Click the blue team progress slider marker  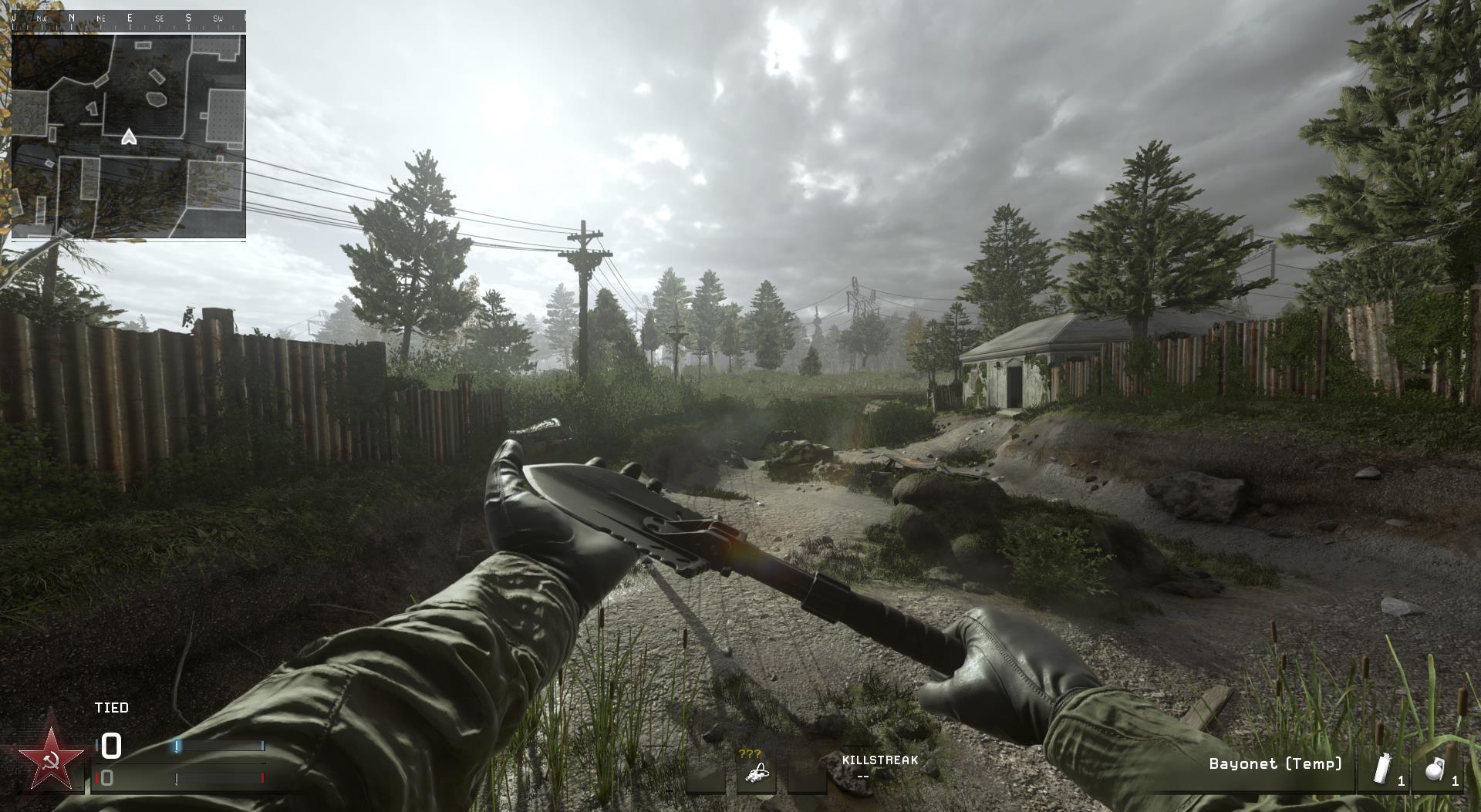[176, 745]
